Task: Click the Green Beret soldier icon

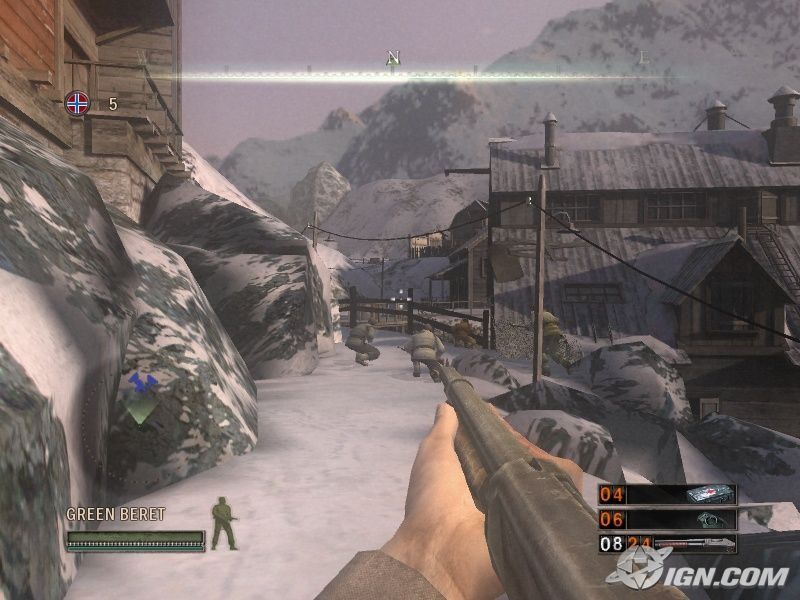Action: click(224, 525)
